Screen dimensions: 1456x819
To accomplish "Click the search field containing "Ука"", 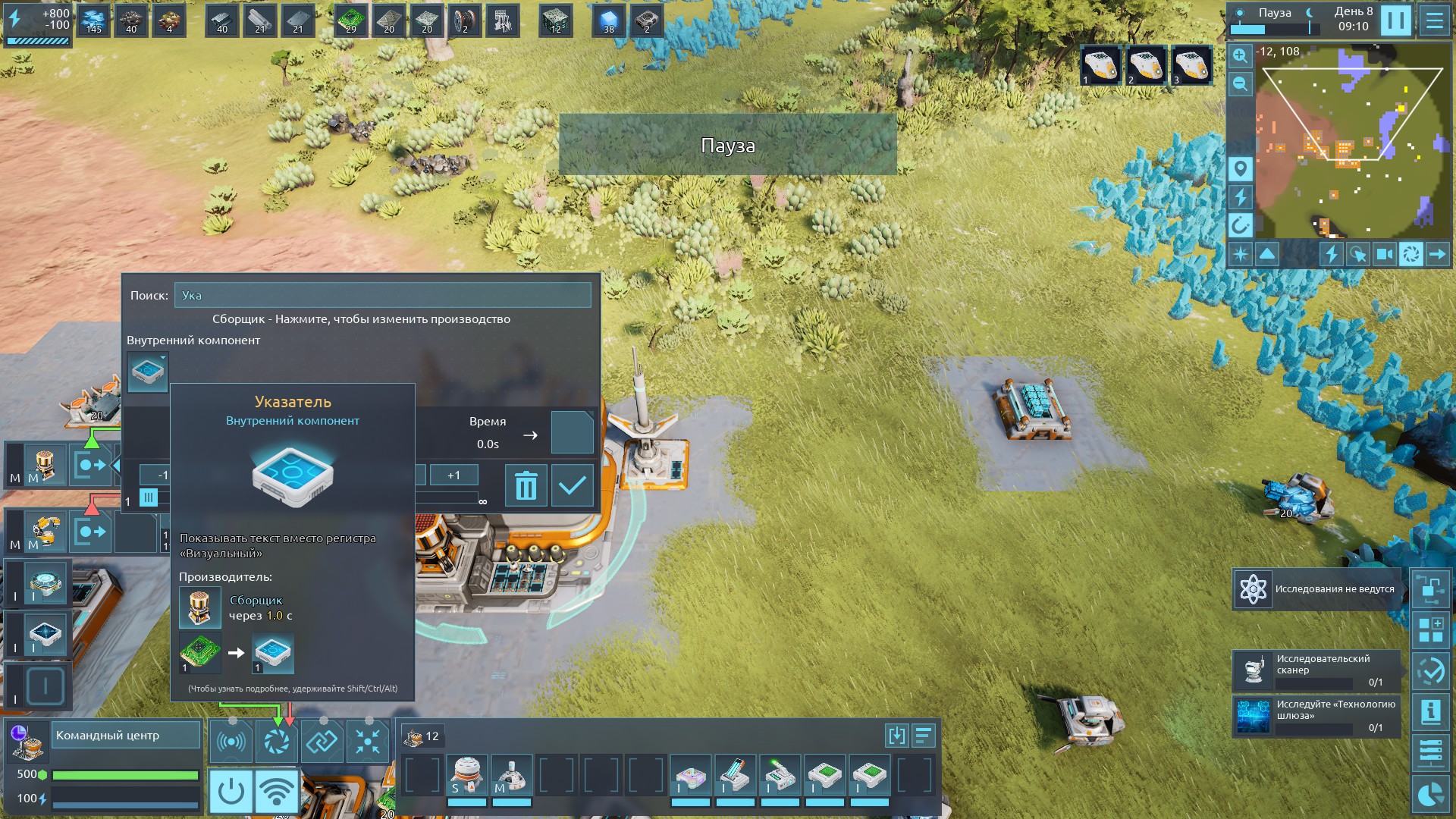I will pos(382,296).
